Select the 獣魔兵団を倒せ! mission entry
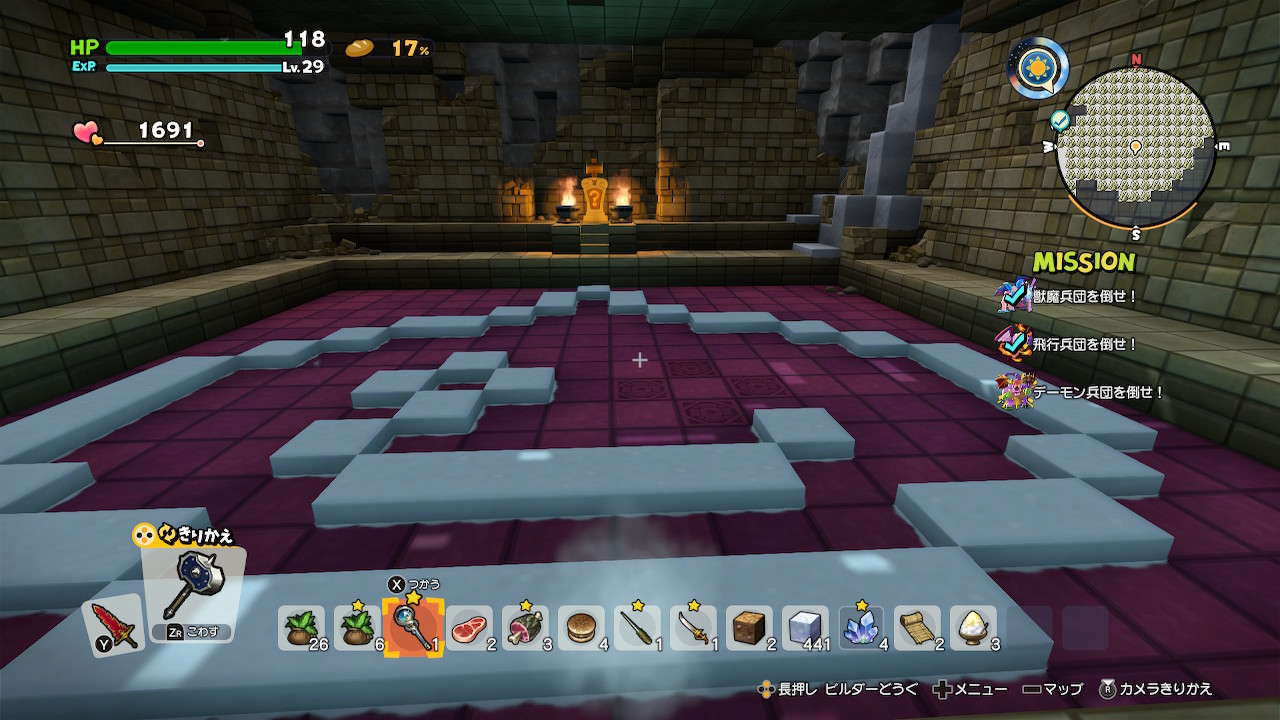Image resolution: width=1280 pixels, height=720 pixels. click(x=1085, y=296)
